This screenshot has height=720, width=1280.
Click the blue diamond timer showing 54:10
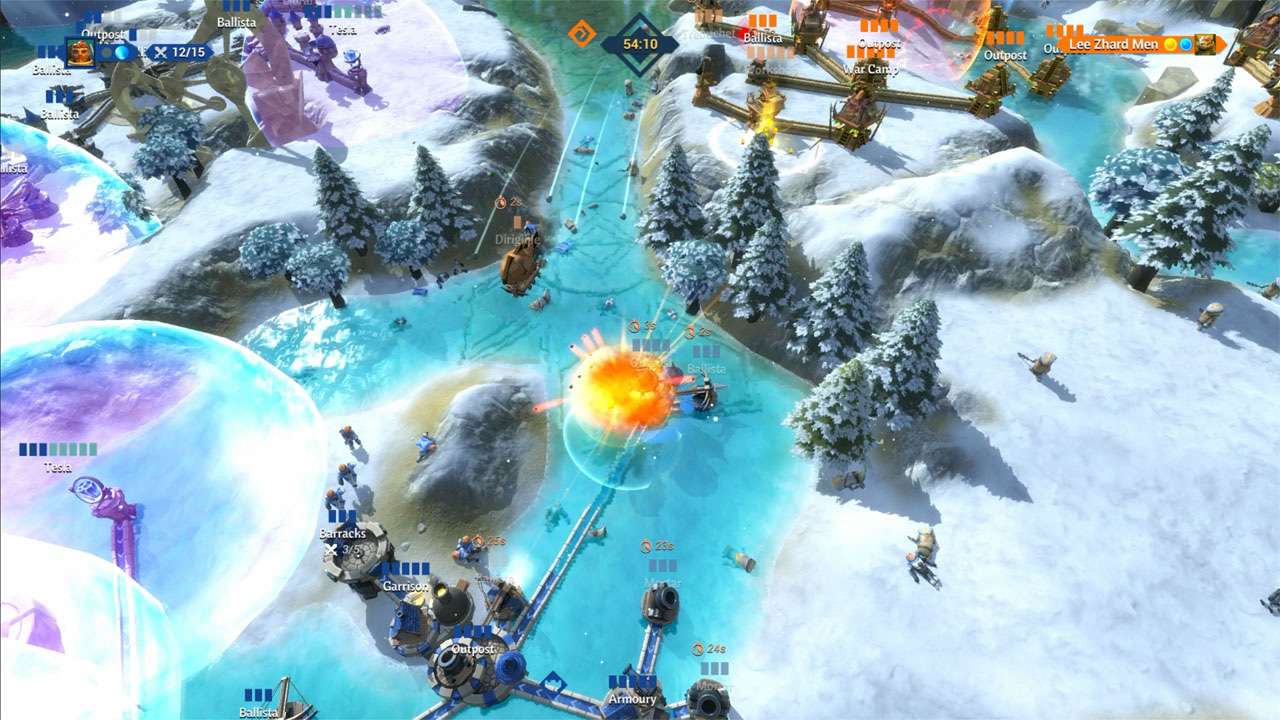[x=641, y=43]
